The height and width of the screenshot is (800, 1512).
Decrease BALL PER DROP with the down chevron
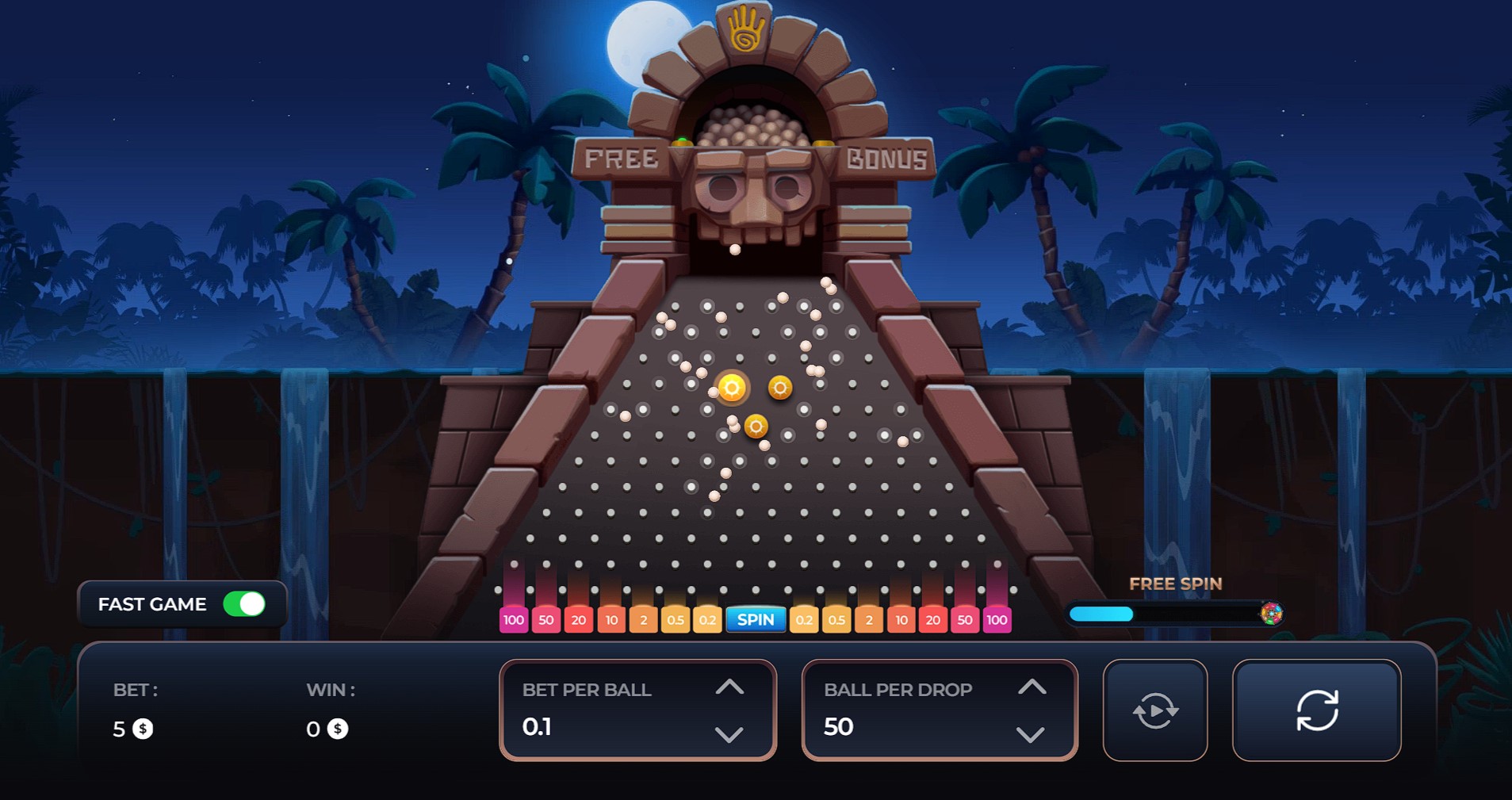point(1031,736)
